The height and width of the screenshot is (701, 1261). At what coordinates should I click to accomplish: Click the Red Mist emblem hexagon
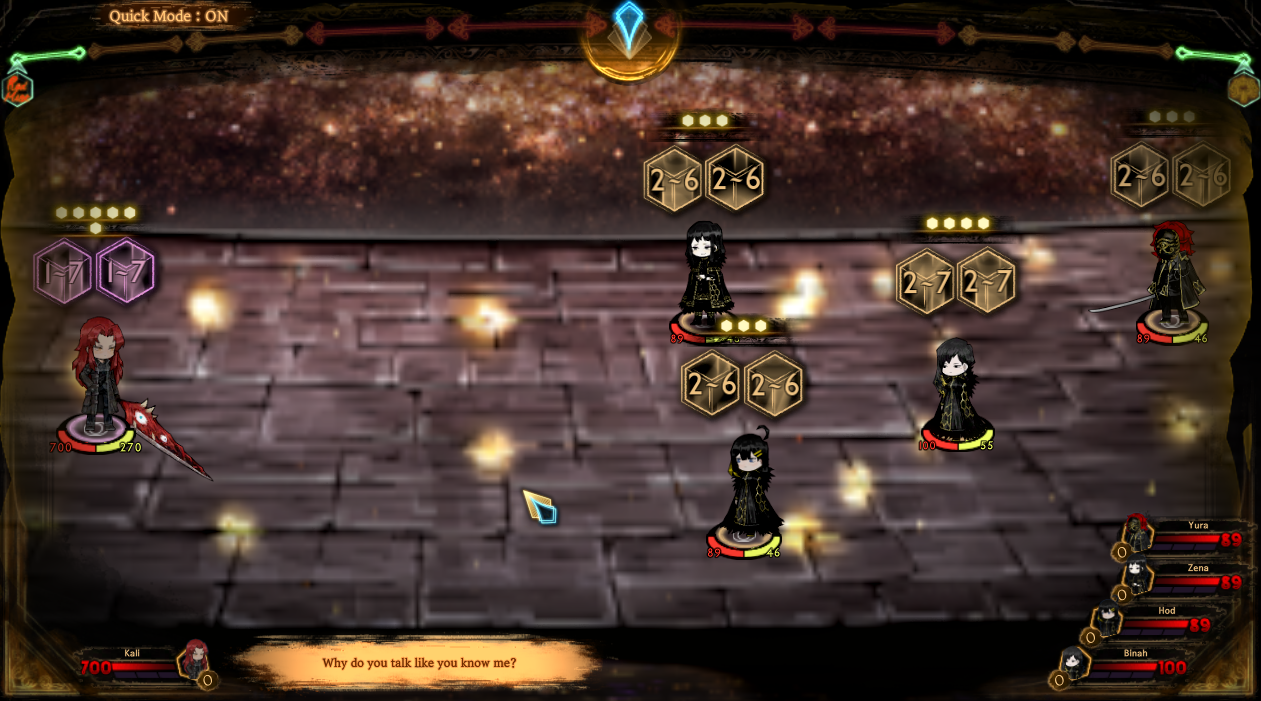17,89
